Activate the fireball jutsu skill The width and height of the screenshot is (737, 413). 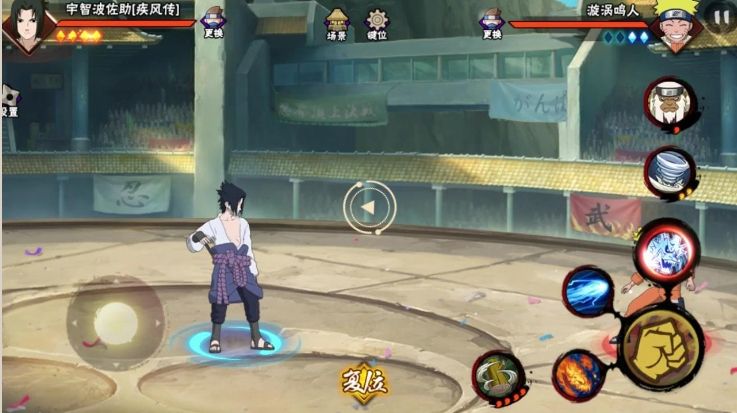coord(577,374)
